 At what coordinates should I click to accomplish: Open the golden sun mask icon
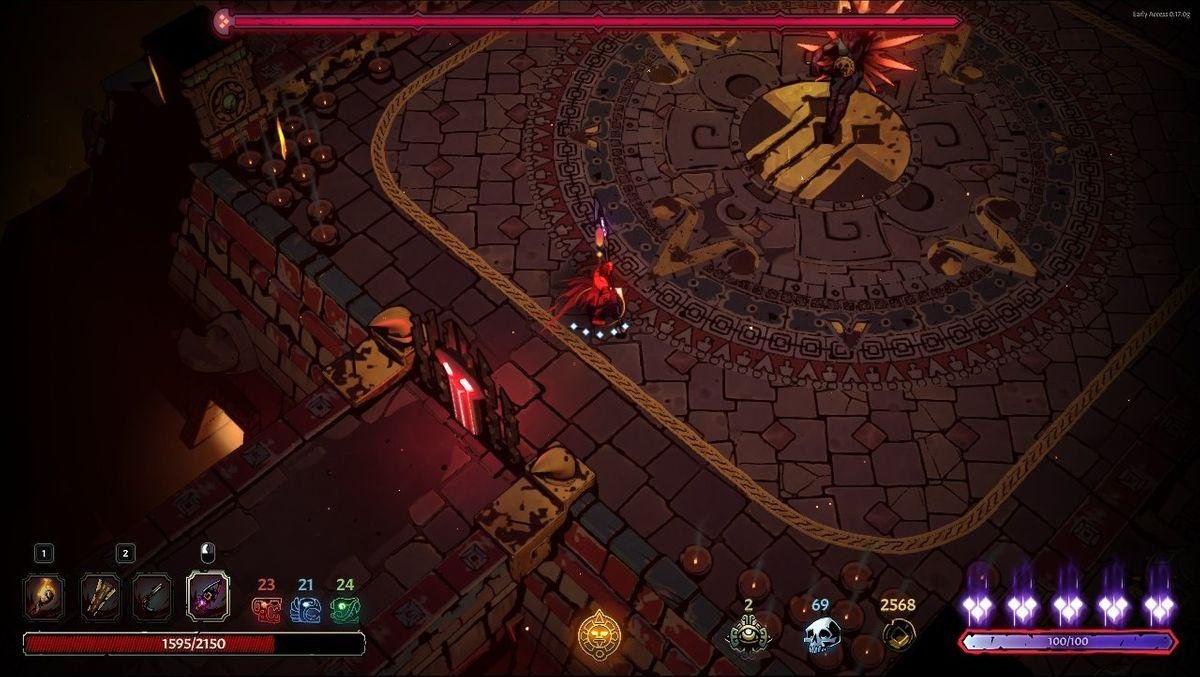pos(598,633)
